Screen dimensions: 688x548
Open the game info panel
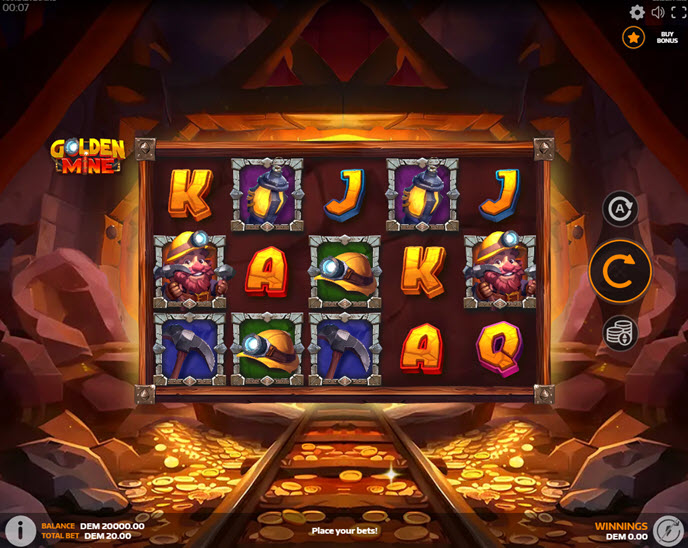19,530
